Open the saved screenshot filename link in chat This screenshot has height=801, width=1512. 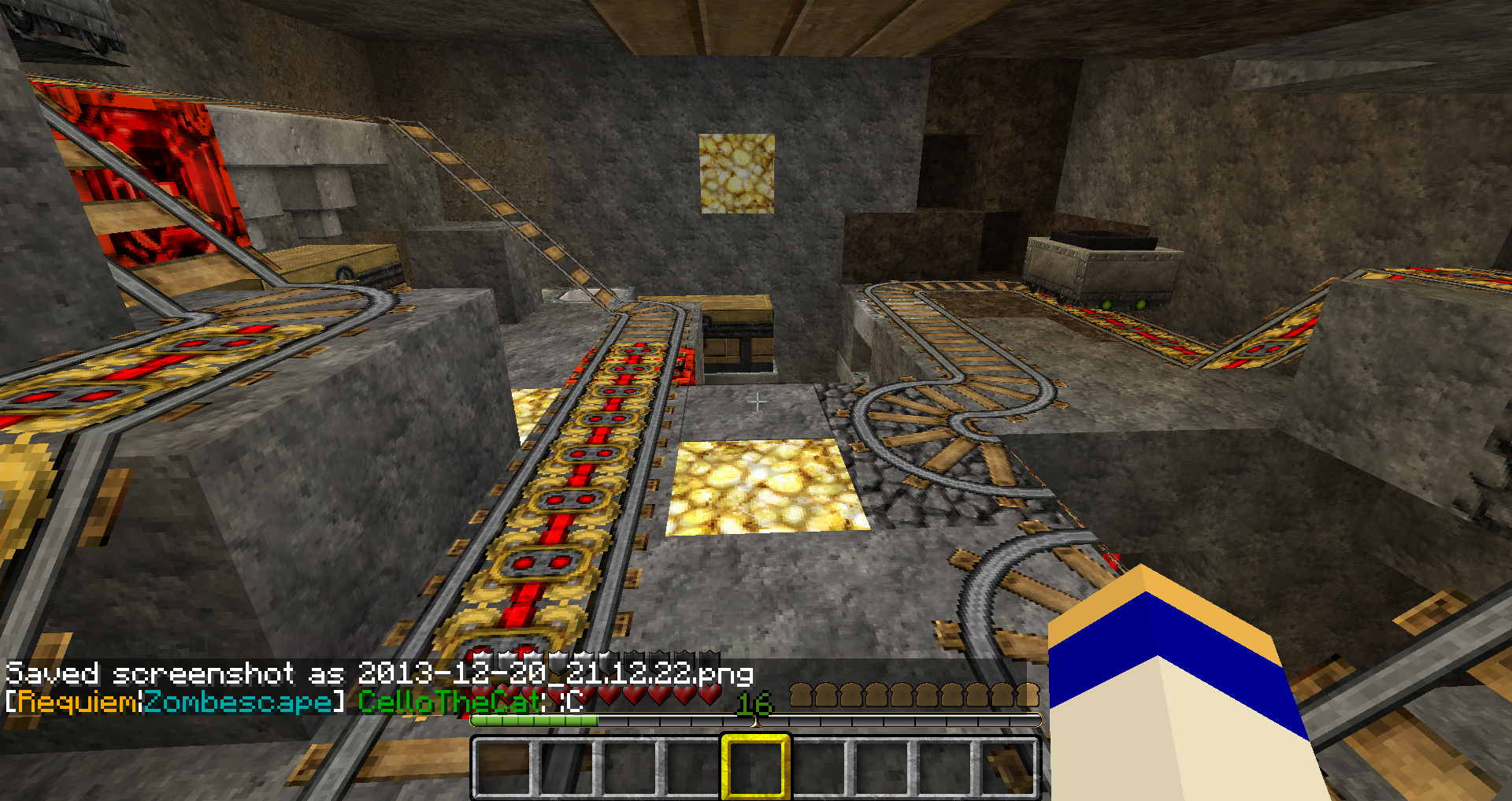(555, 673)
